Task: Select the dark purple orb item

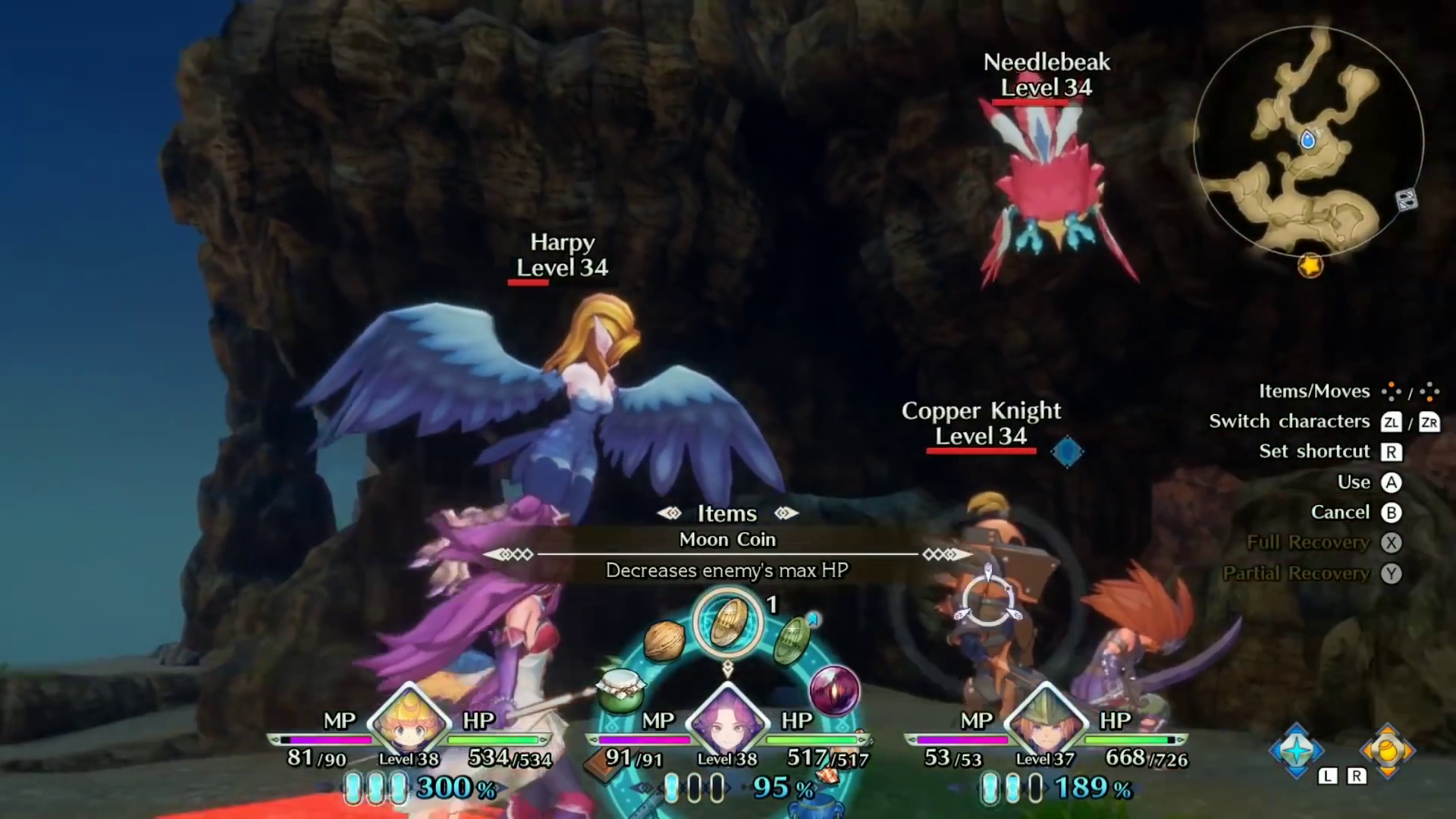Action: click(834, 689)
